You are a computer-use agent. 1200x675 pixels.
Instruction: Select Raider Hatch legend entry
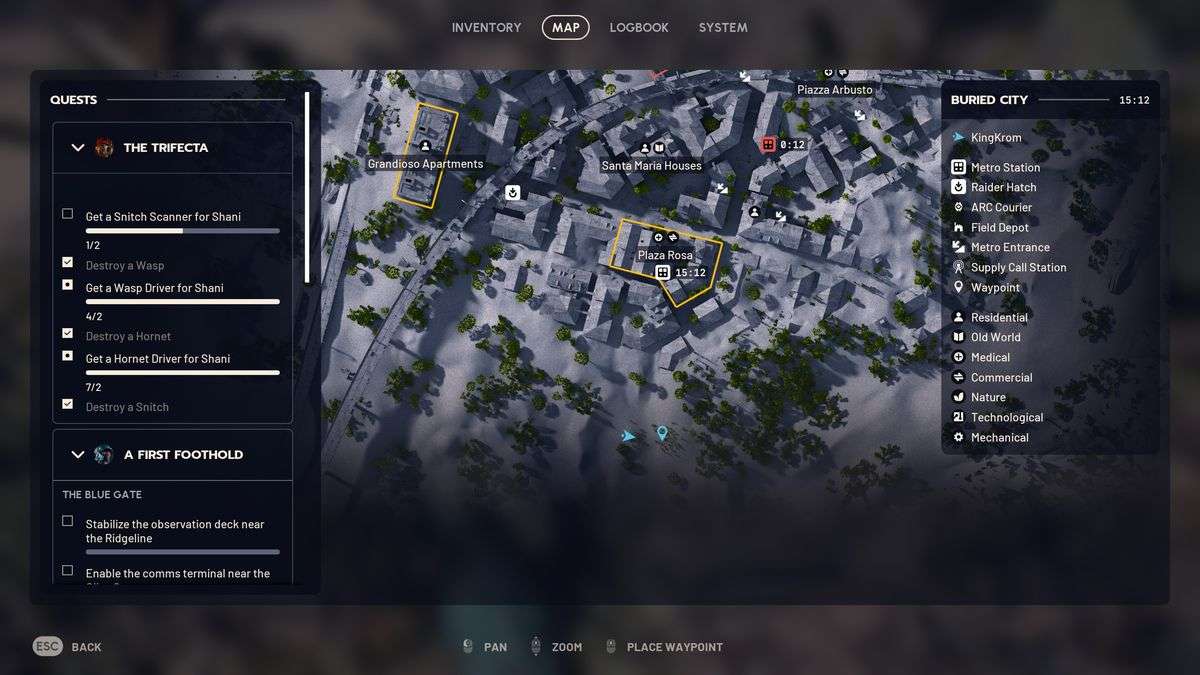1003,188
